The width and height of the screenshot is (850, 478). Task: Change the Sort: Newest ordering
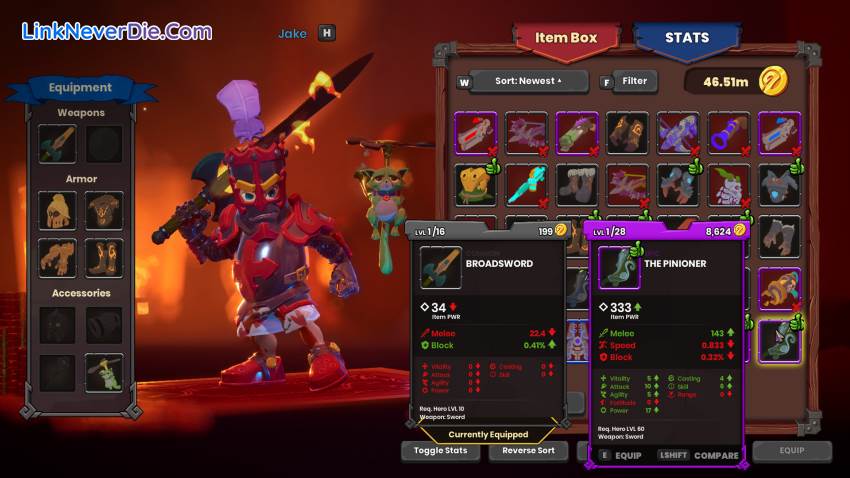click(x=528, y=81)
